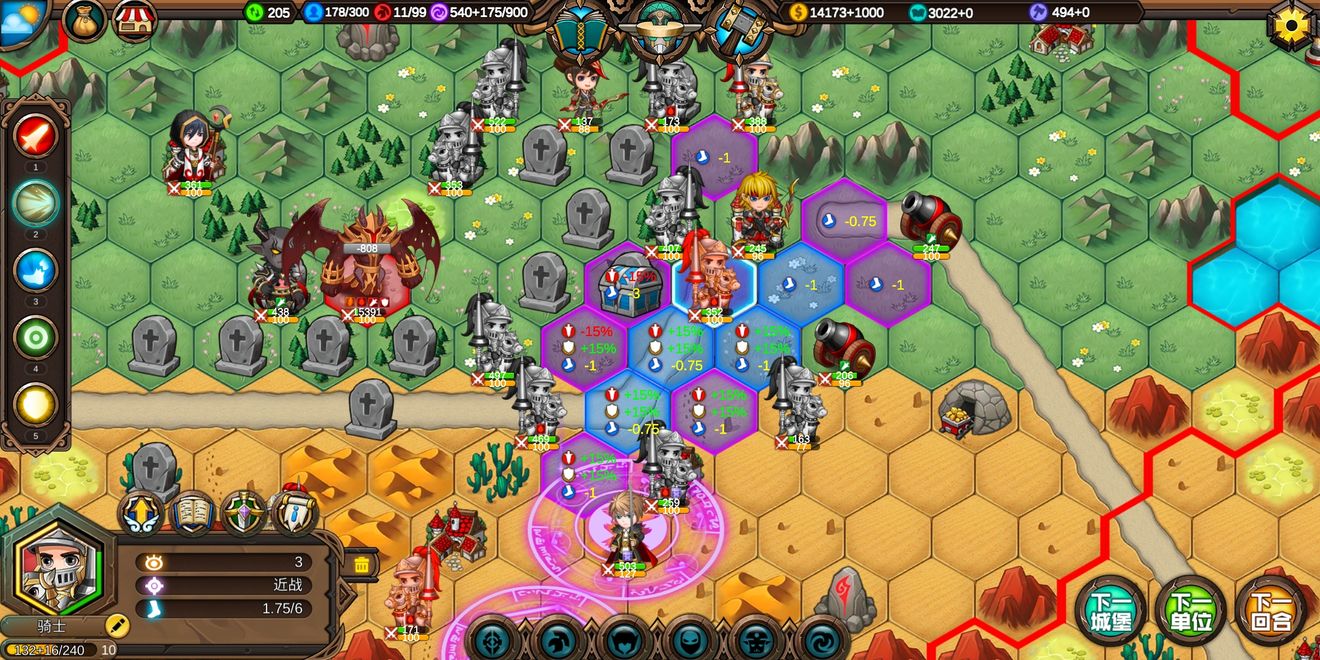Activate the yellow glowing orb skill

(x=36, y=406)
